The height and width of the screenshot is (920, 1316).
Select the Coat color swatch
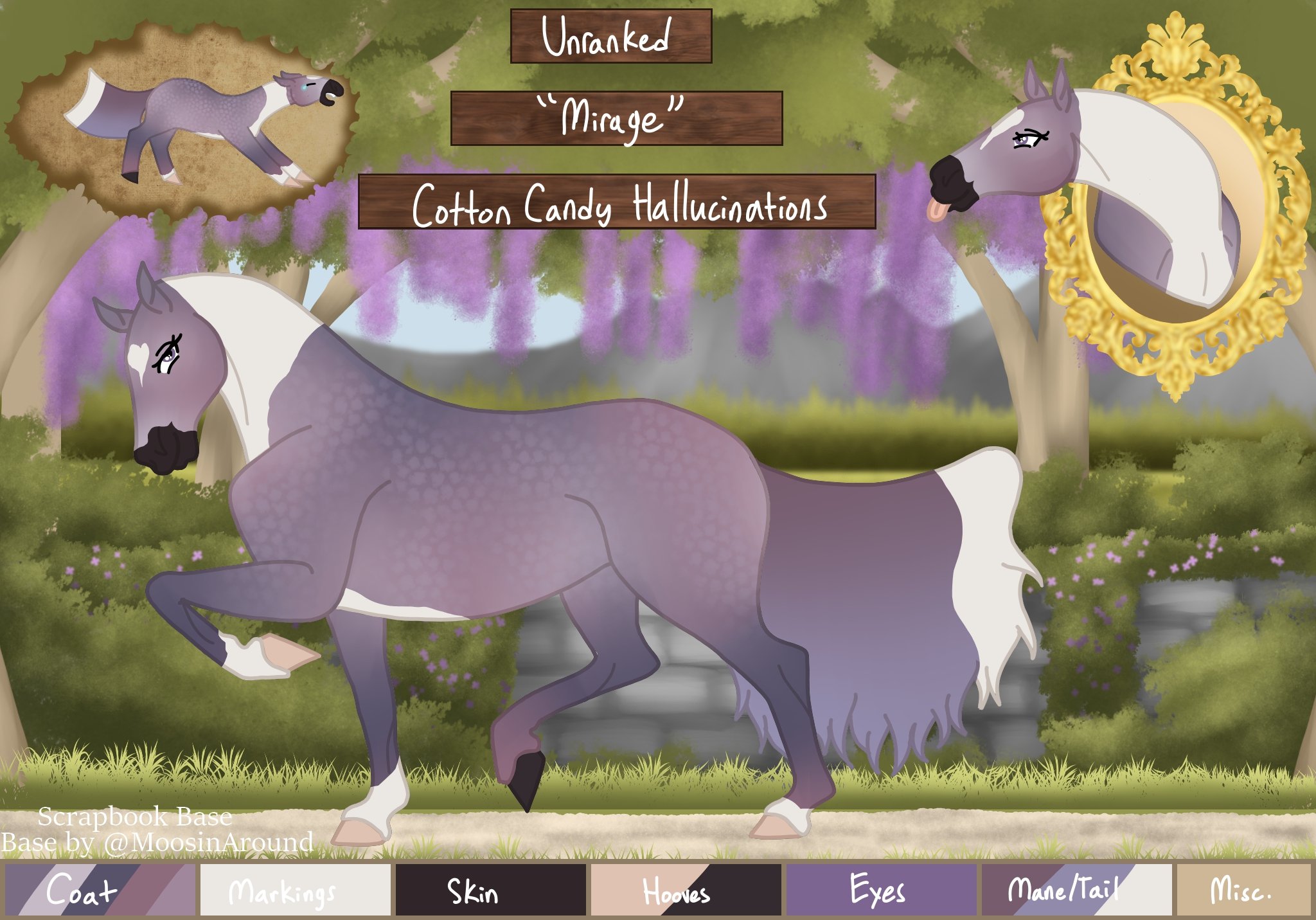point(100,890)
